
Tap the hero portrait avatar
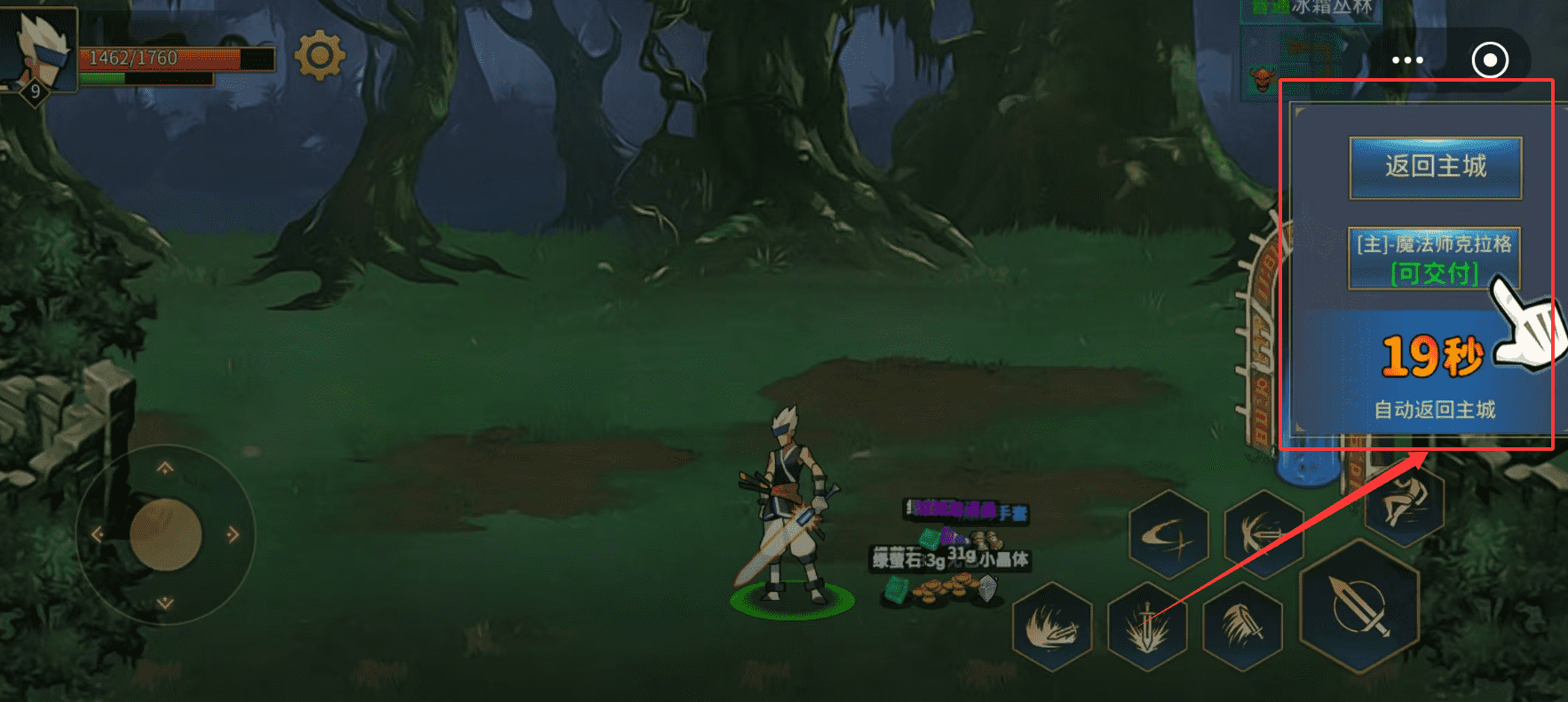(40, 49)
